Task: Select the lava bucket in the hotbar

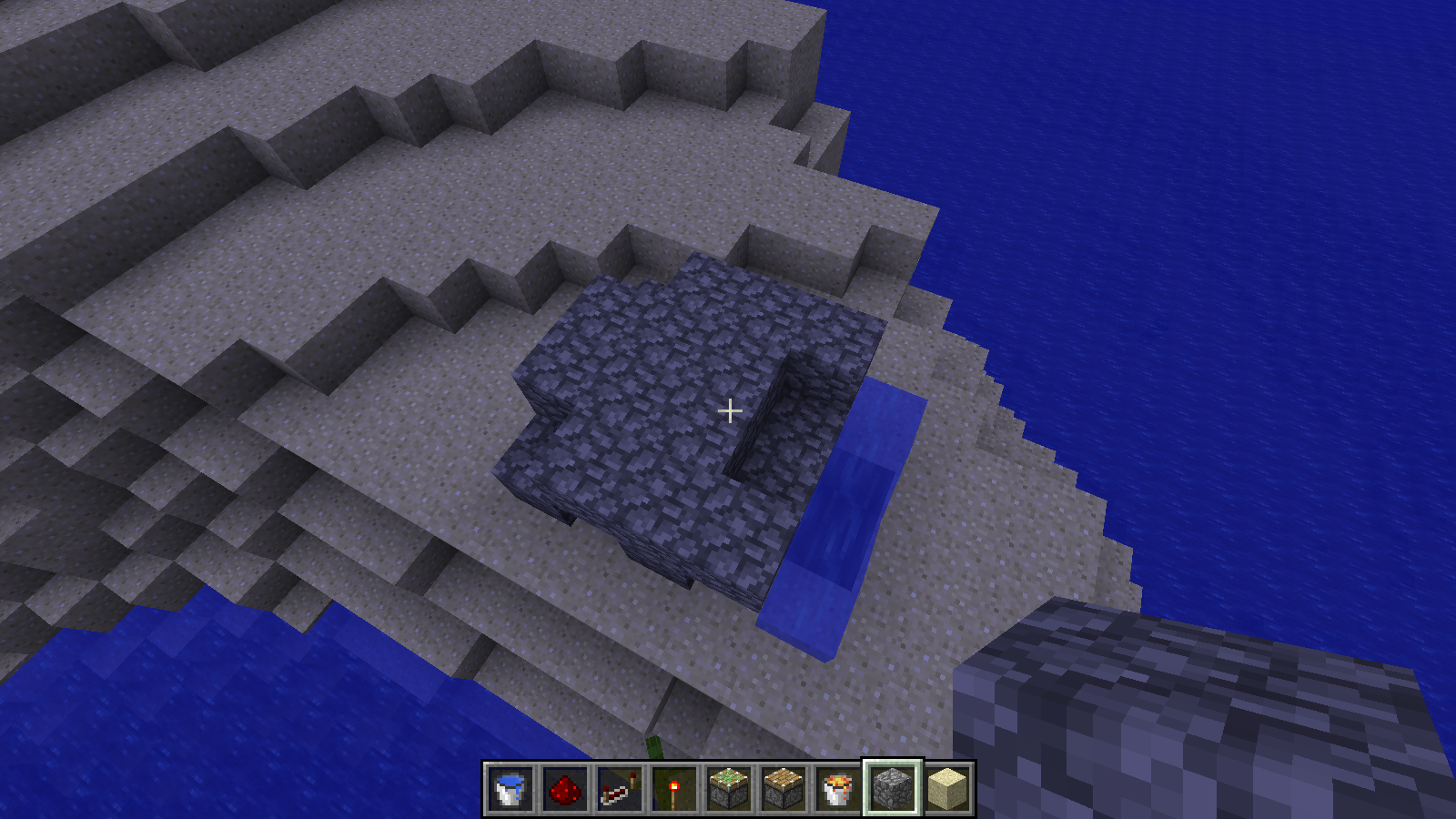Action: point(836,788)
